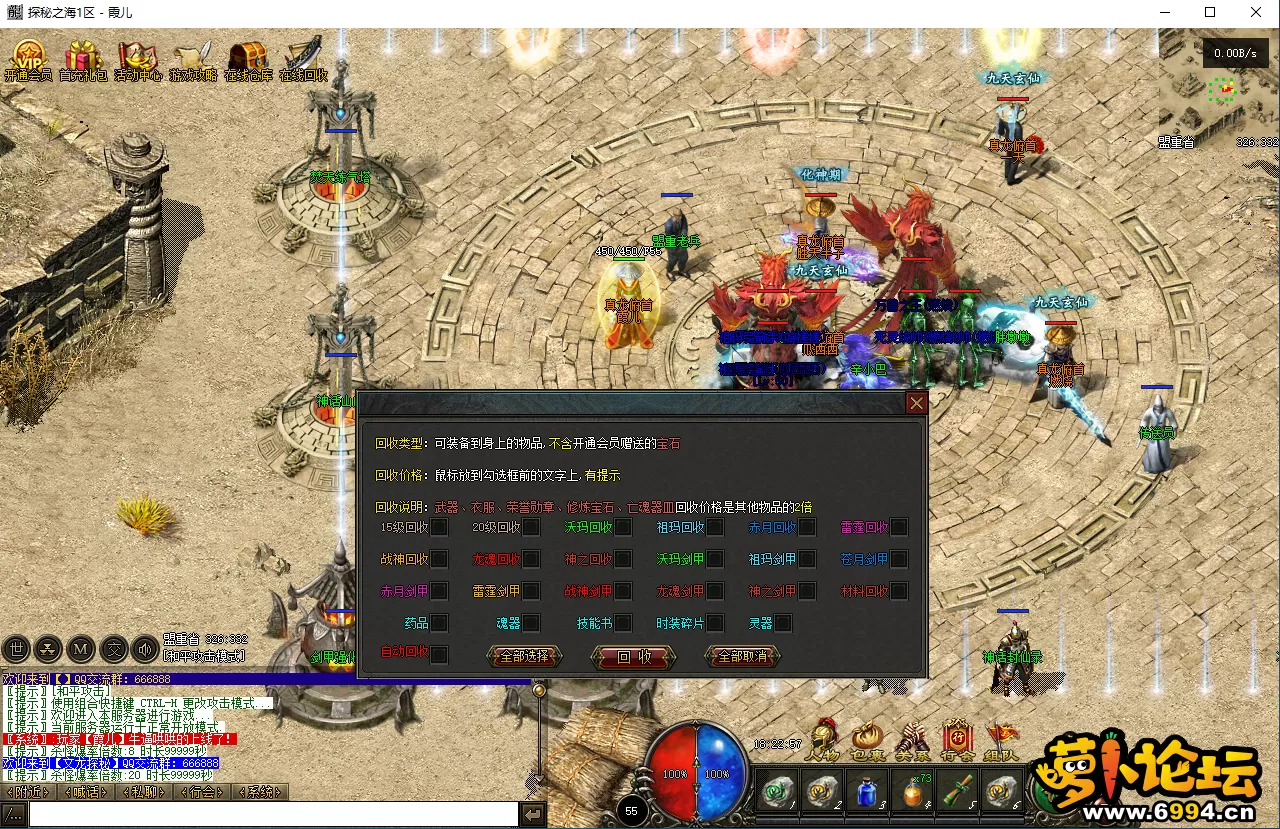Cancel all with the 全部取消 button
1280x829 pixels.
tap(742, 657)
